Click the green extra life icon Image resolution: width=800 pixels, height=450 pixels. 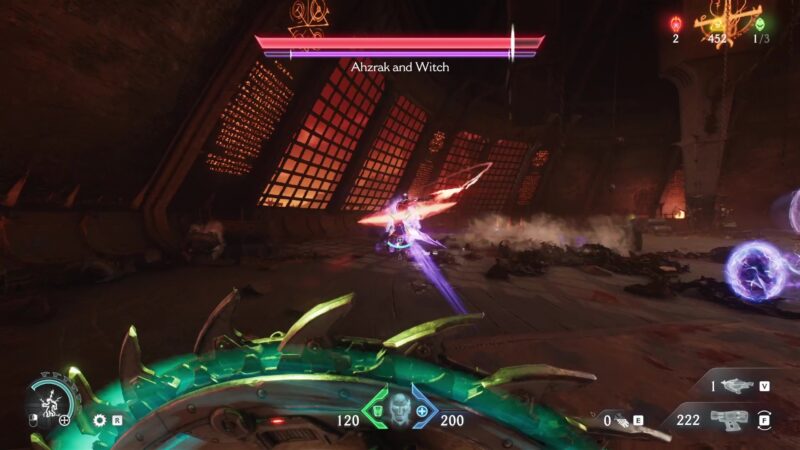coord(759,23)
